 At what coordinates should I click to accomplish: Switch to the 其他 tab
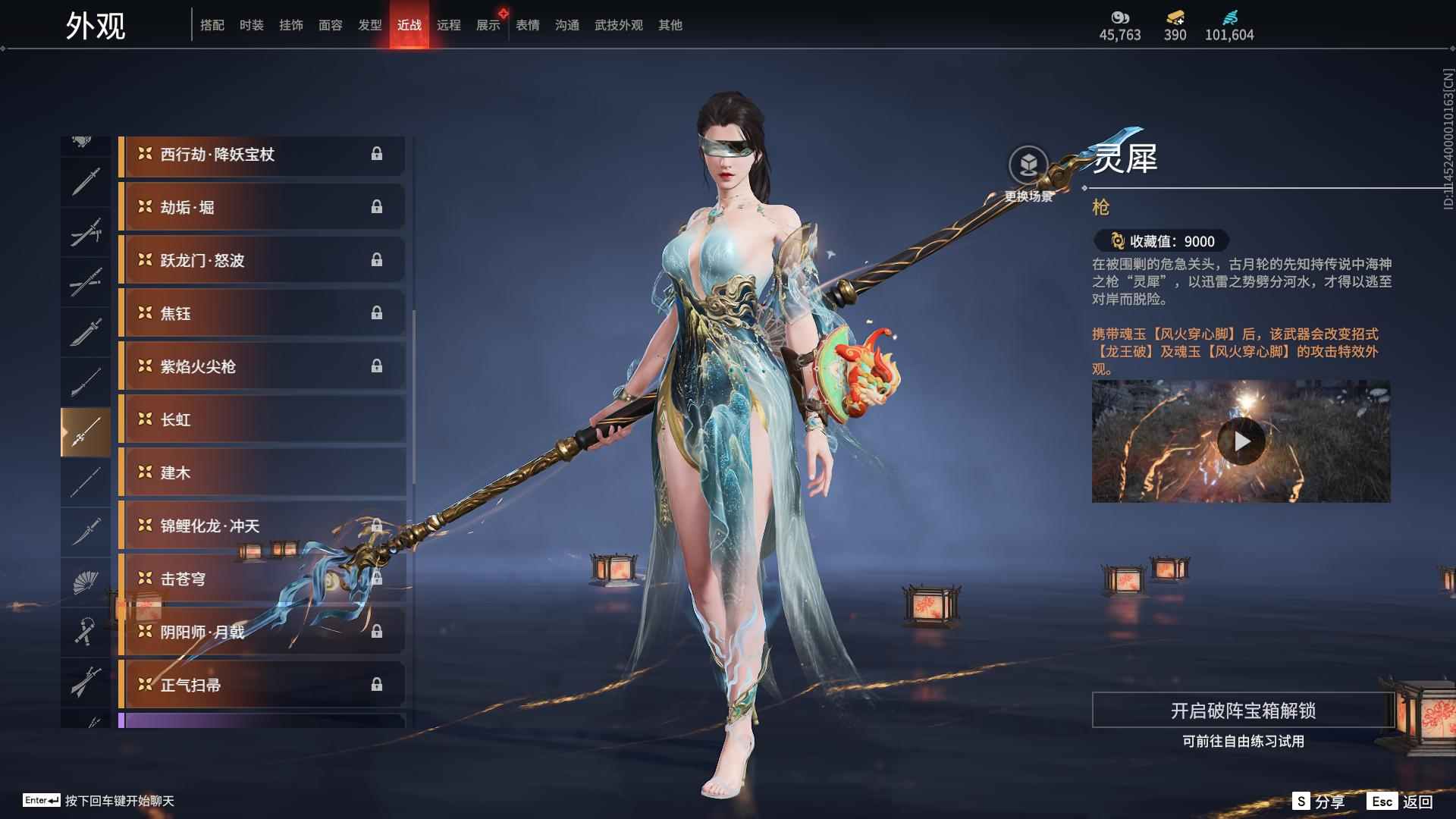670,25
